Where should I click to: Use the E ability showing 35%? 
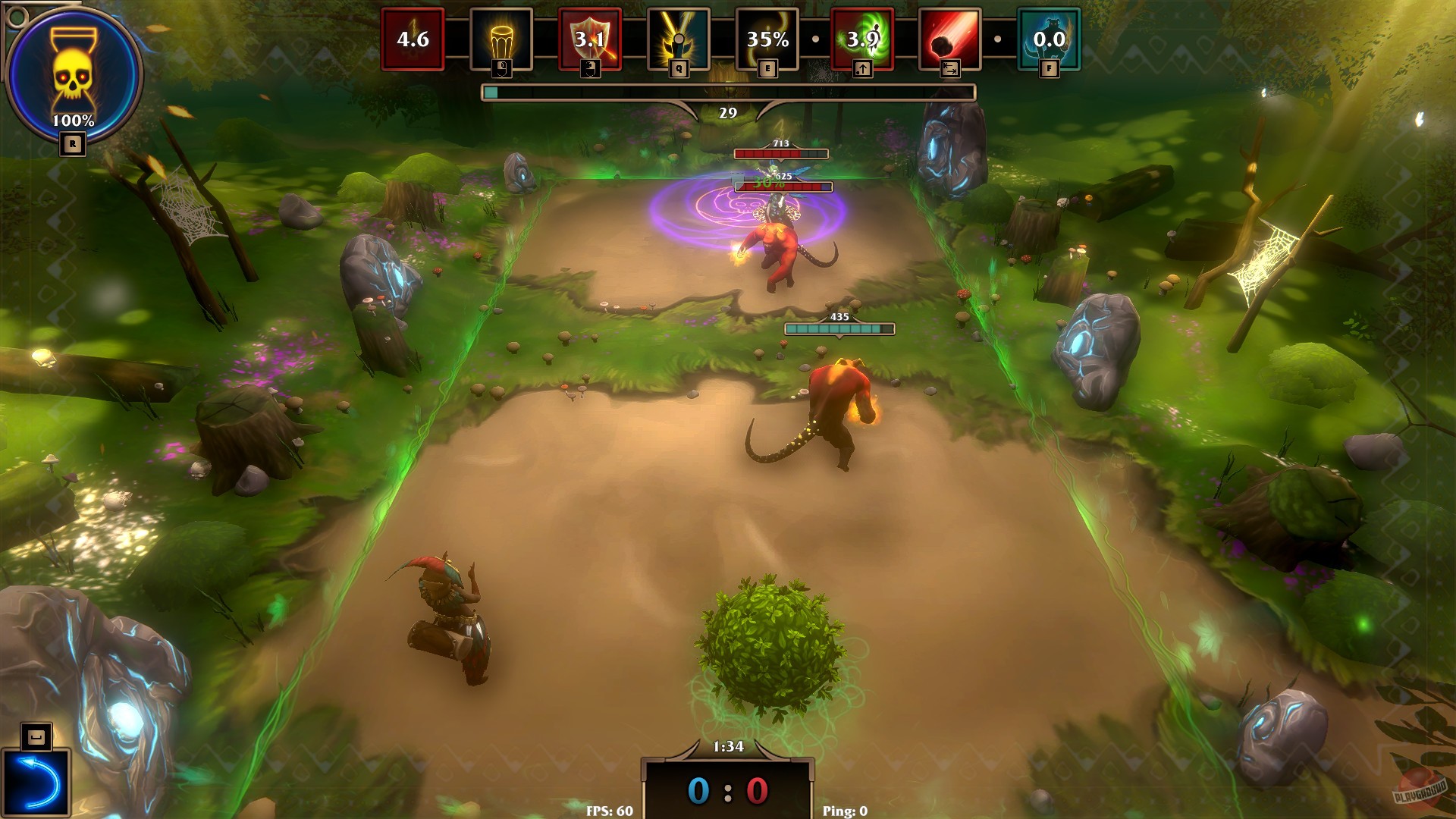(766, 36)
